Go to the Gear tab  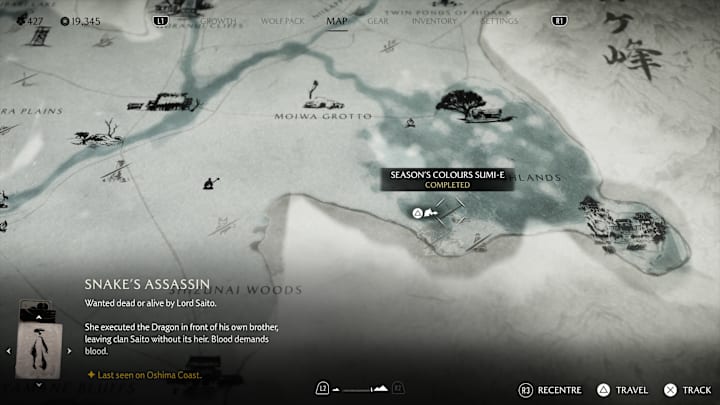coord(378,20)
